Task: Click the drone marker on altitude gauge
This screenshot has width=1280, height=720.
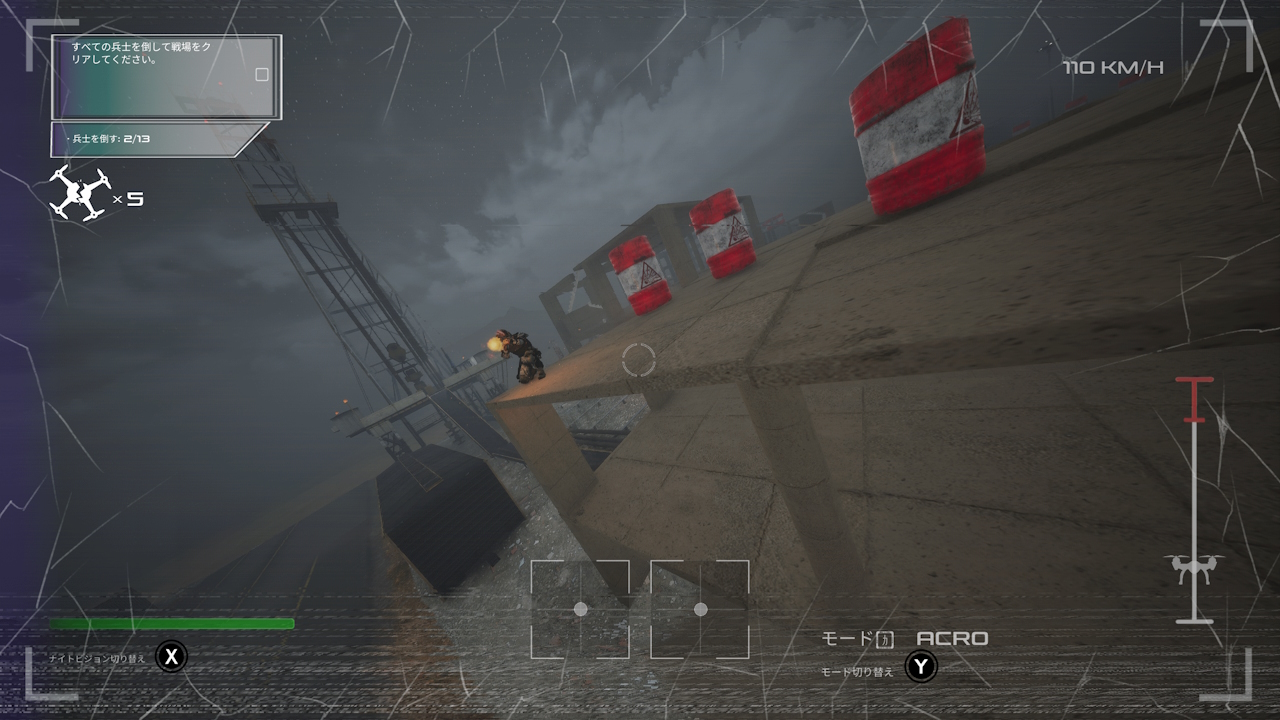Action: [1193, 569]
